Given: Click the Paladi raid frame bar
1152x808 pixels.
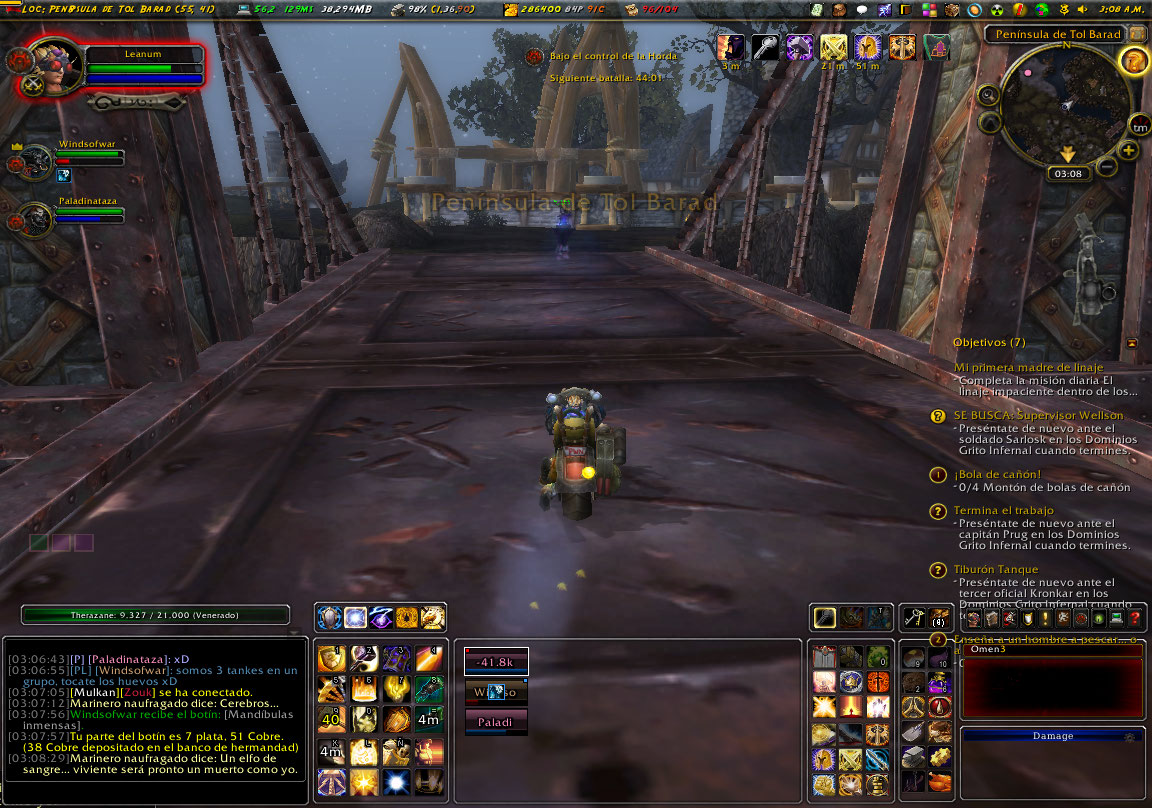Looking at the screenshot, I should 496,721.
